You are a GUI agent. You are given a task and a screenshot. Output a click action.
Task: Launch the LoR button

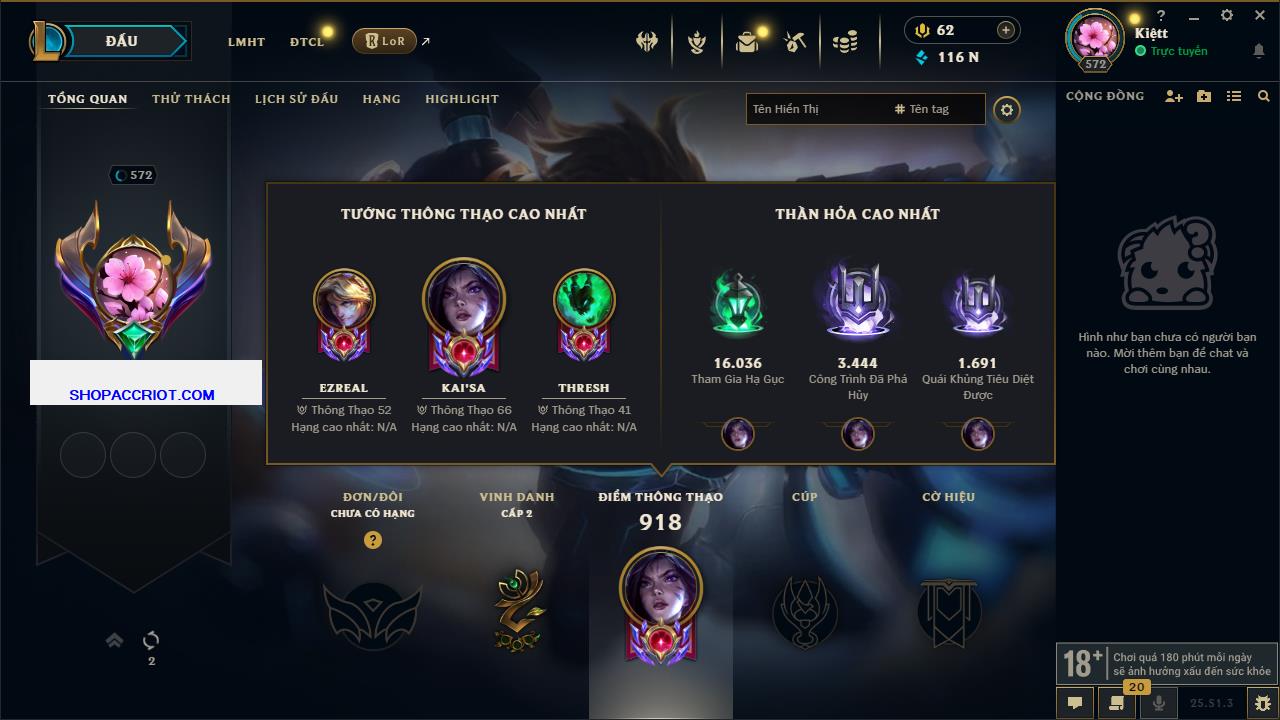coord(384,41)
